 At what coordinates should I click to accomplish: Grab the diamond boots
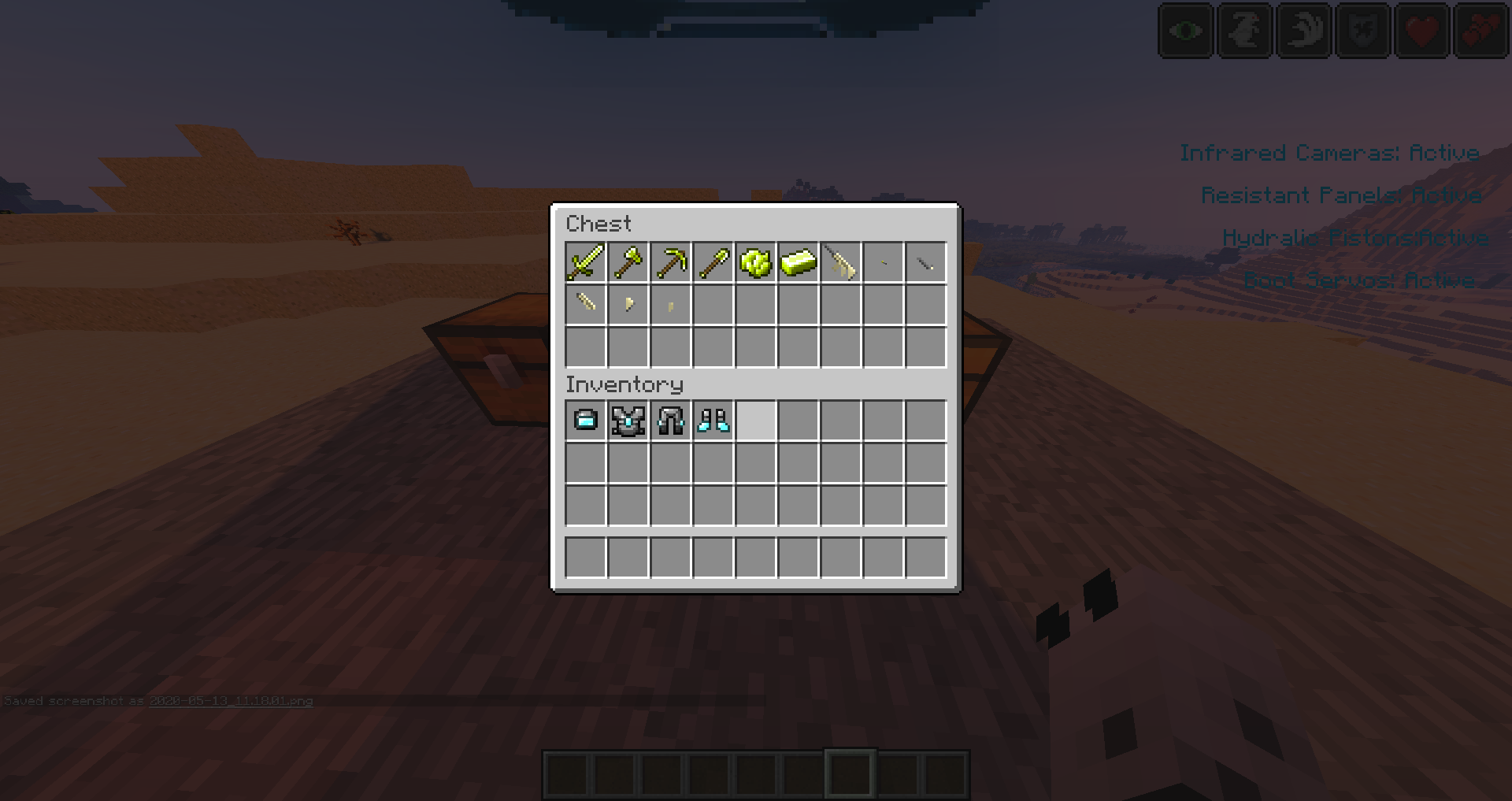click(712, 421)
